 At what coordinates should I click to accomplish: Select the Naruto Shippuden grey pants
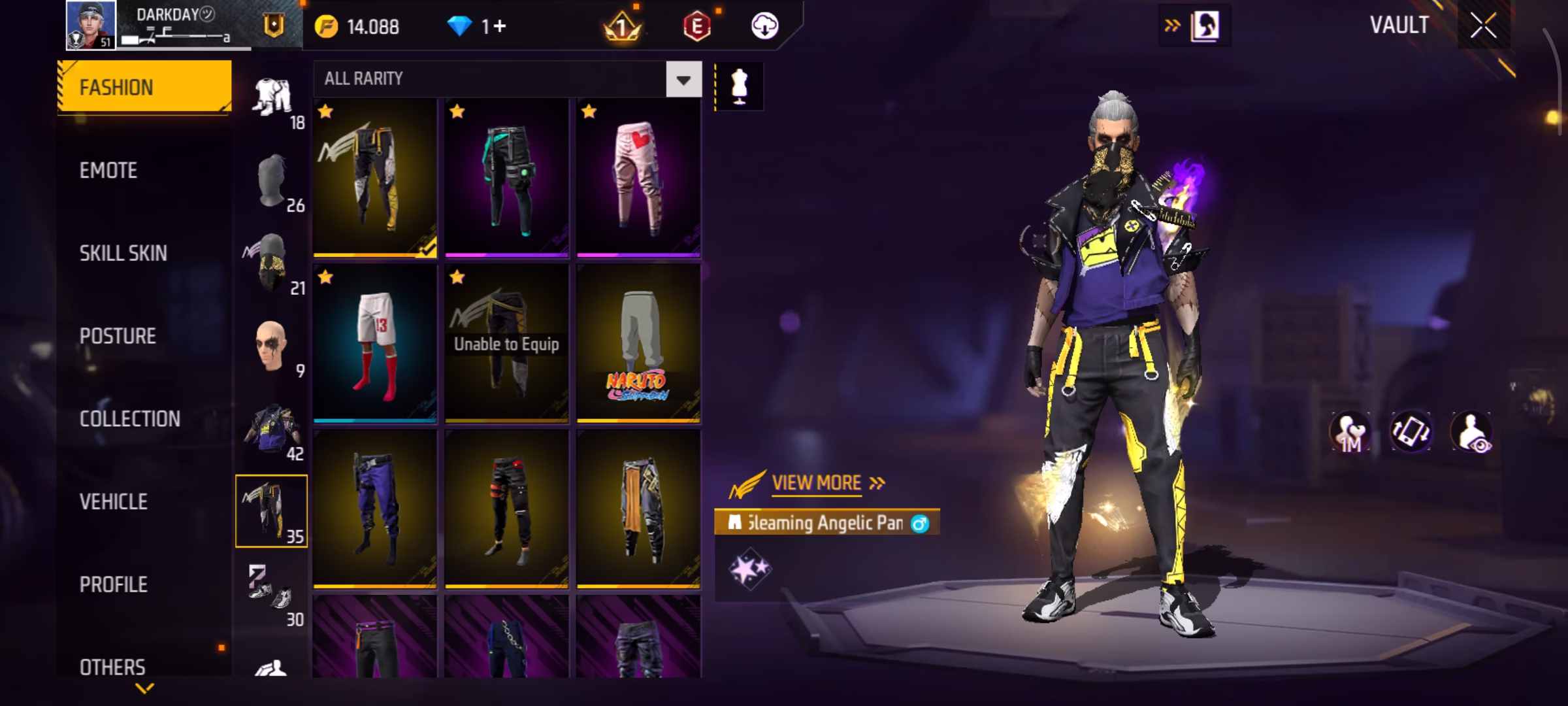point(638,343)
